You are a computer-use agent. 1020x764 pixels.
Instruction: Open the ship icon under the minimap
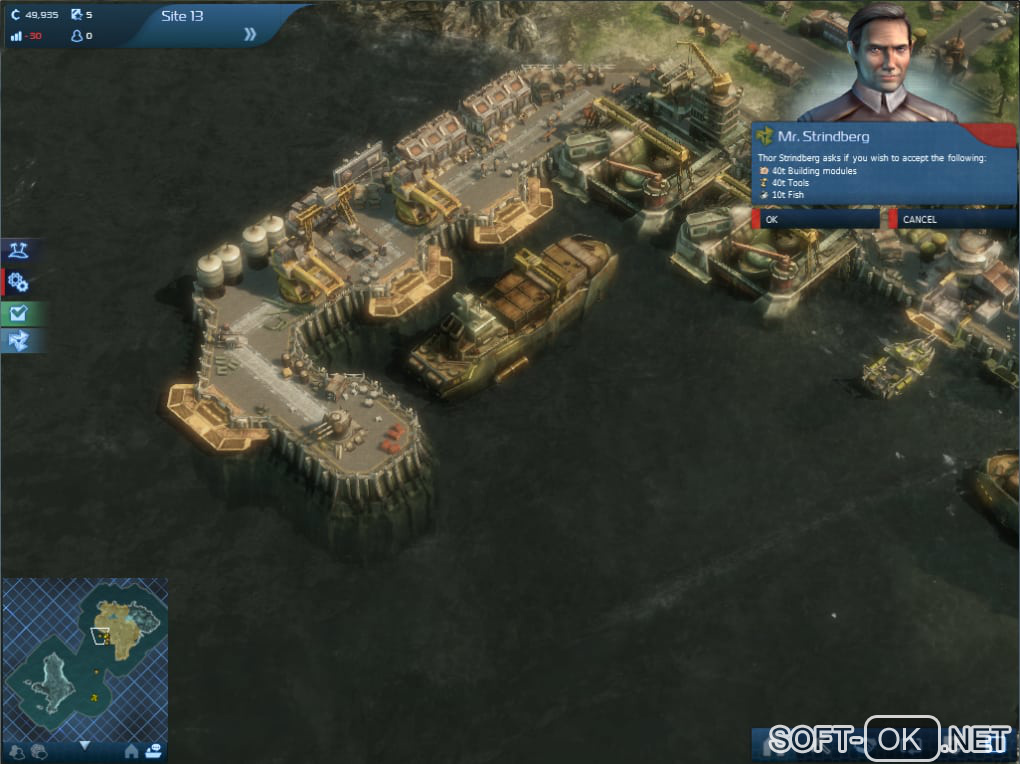[154, 750]
